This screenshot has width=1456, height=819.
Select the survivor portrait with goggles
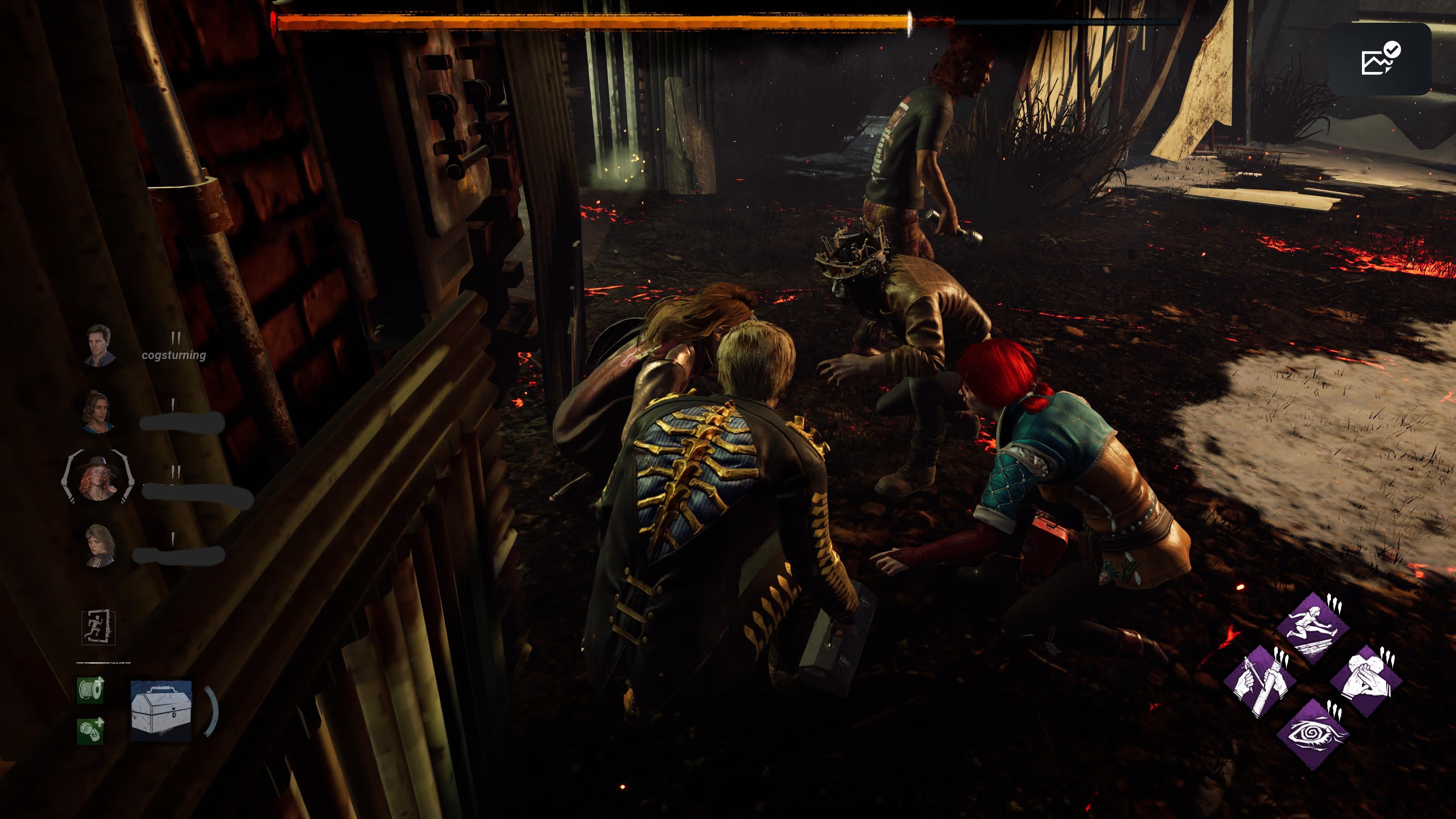click(100, 545)
